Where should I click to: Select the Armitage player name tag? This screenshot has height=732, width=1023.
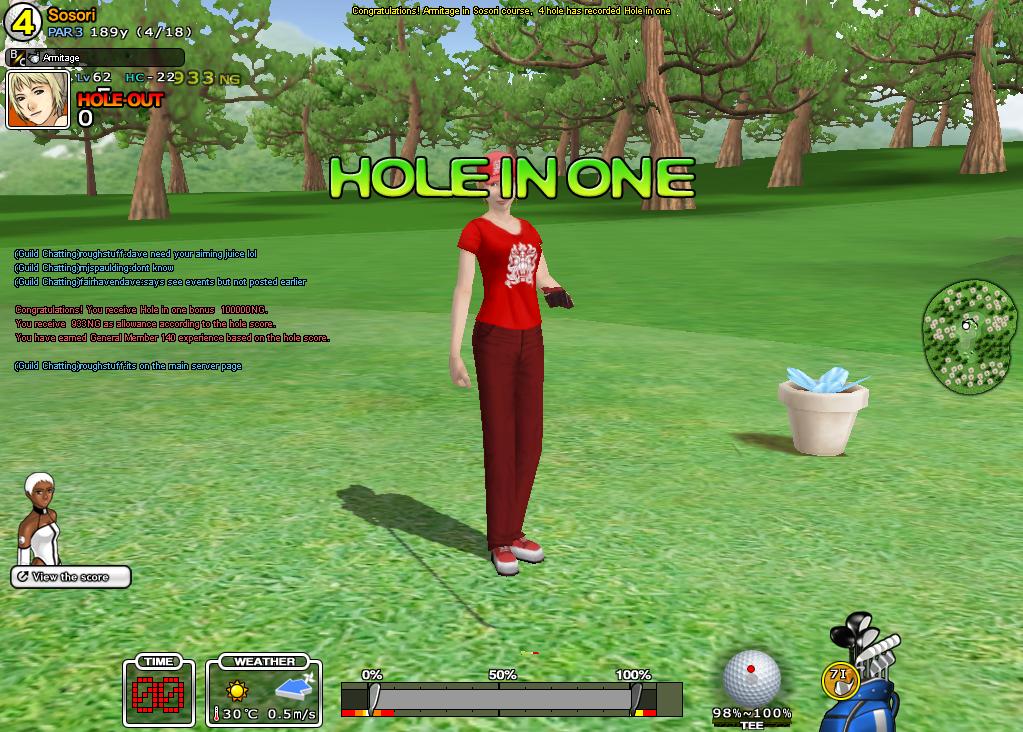[95, 58]
